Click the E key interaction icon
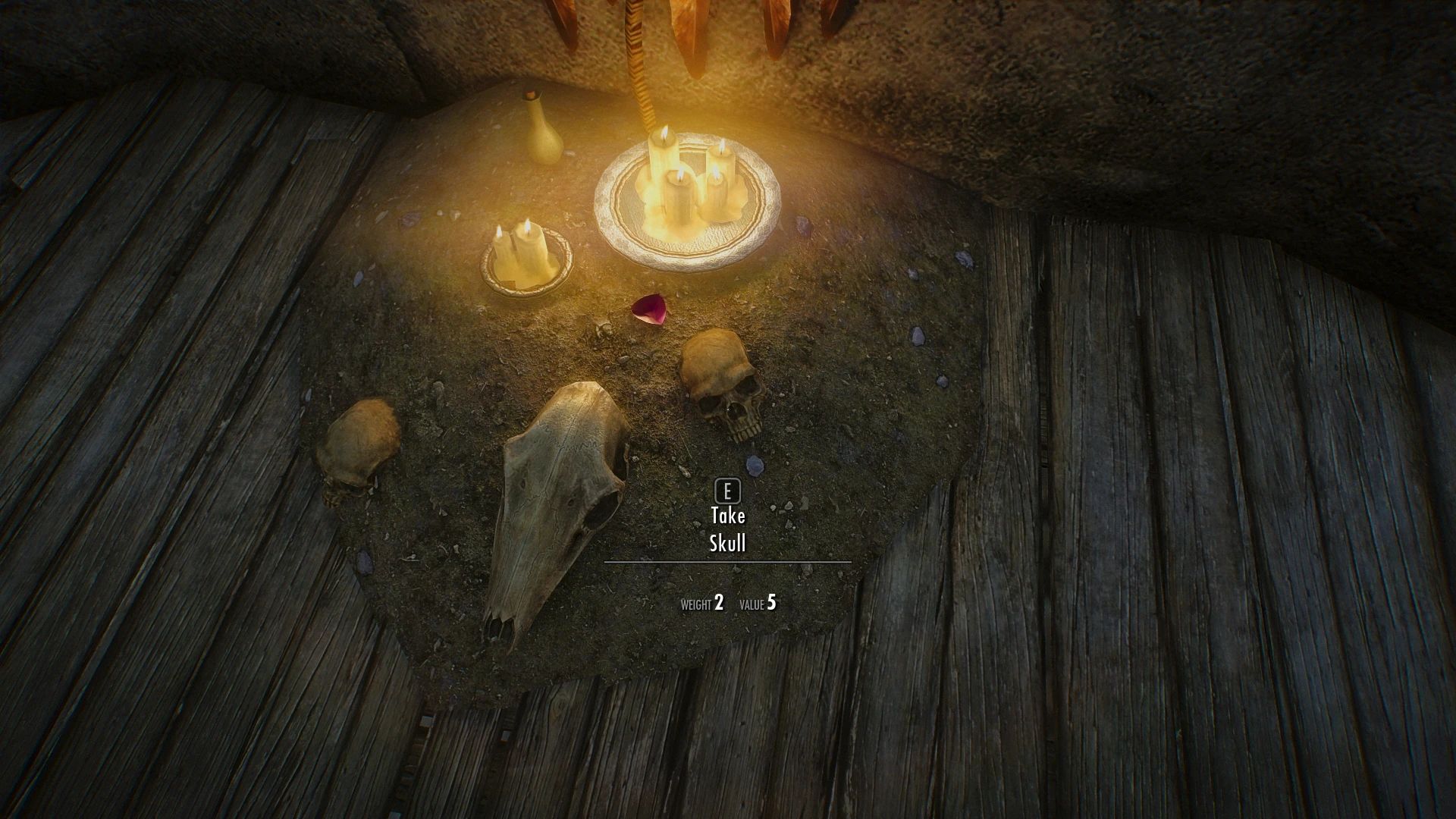Image resolution: width=1456 pixels, height=819 pixels. 727,491
